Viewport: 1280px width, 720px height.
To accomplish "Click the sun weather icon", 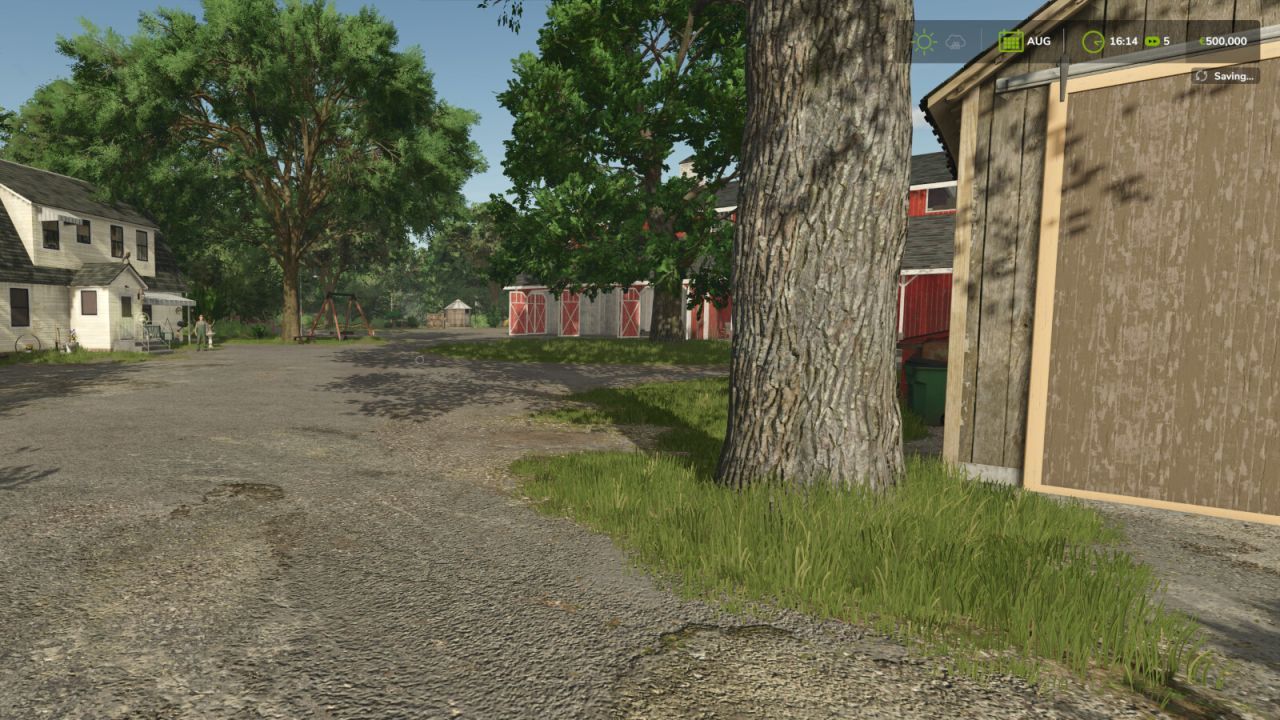I will (925, 41).
